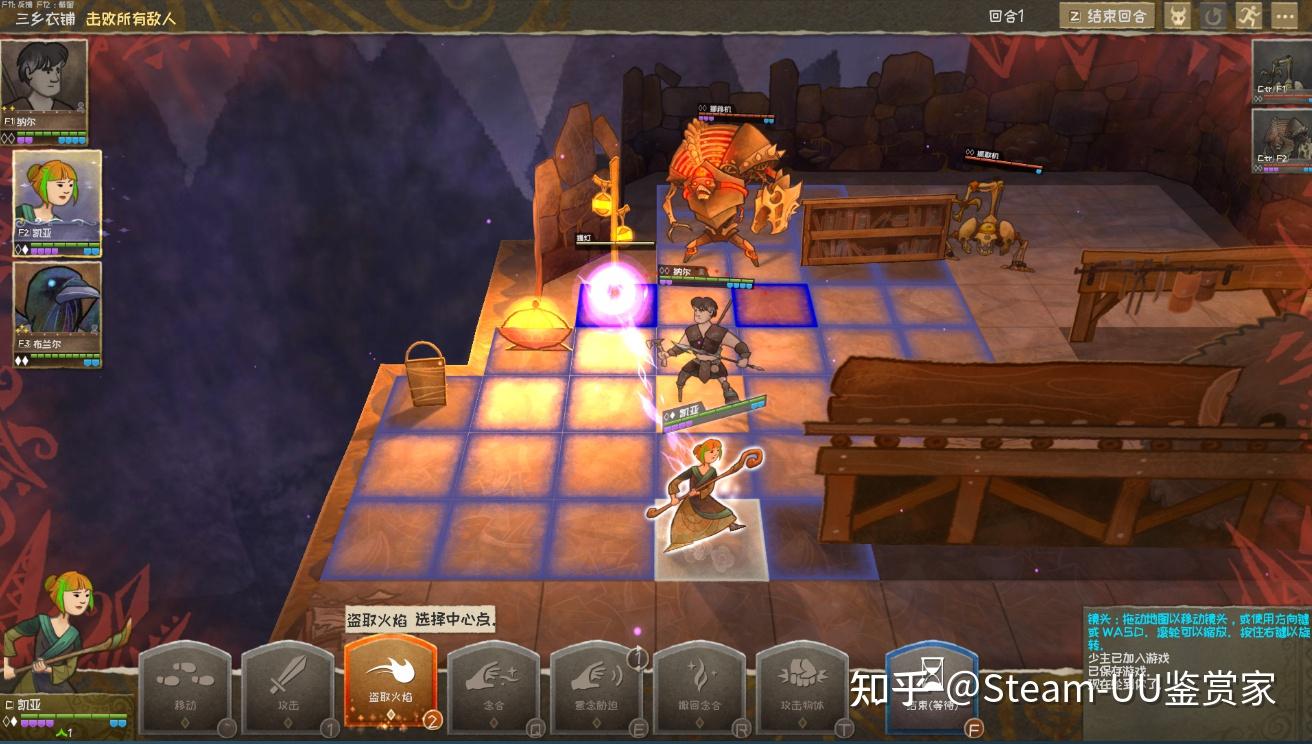Select the 盗取火焰 steal flame skill
Image resolution: width=1312 pixels, height=744 pixels.
point(391,682)
